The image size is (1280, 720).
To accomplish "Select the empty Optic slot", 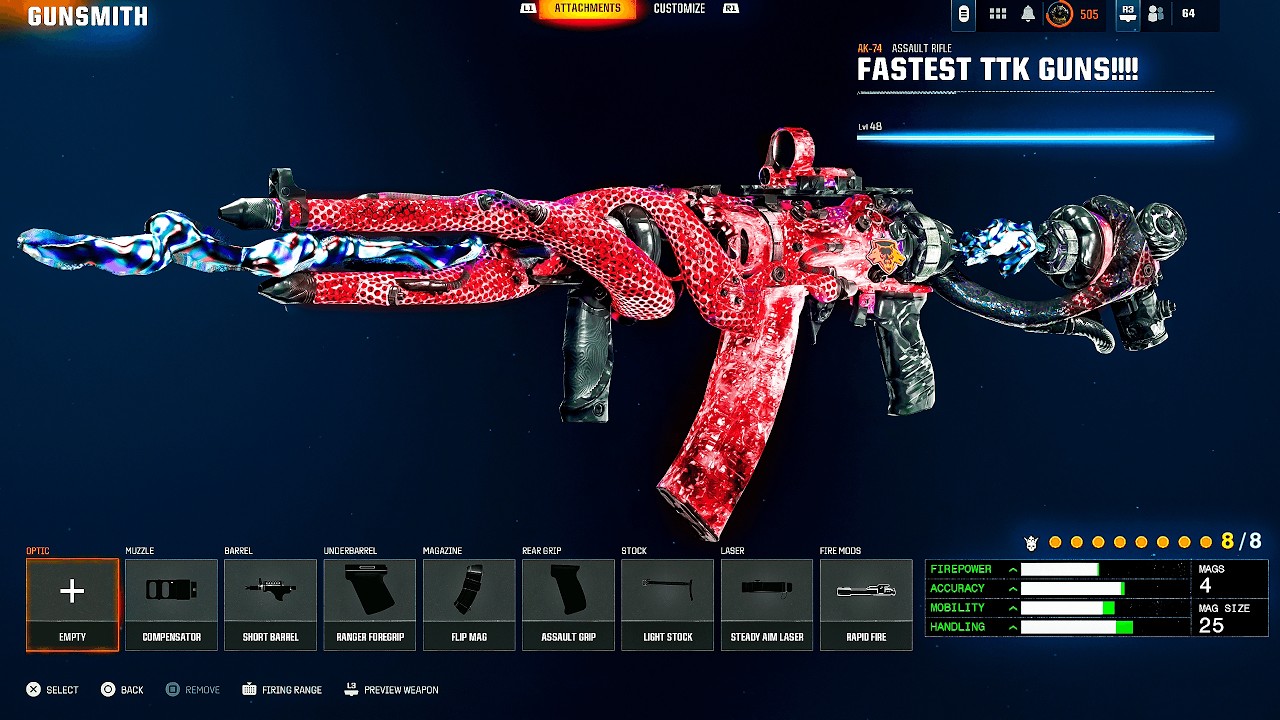I will click(72, 604).
